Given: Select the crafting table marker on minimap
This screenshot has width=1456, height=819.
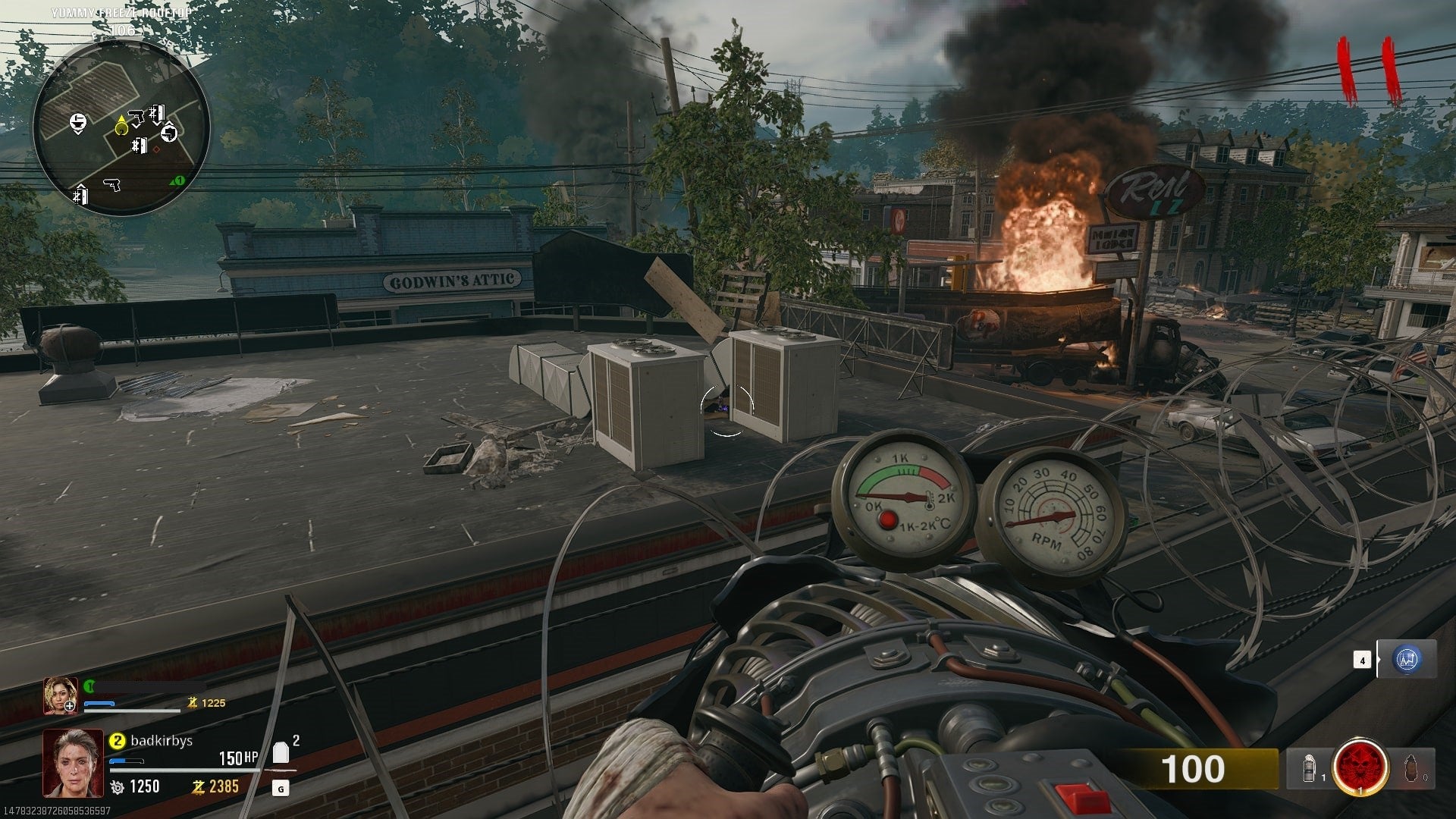Looking at the screenshot, I should click(77, 121).
